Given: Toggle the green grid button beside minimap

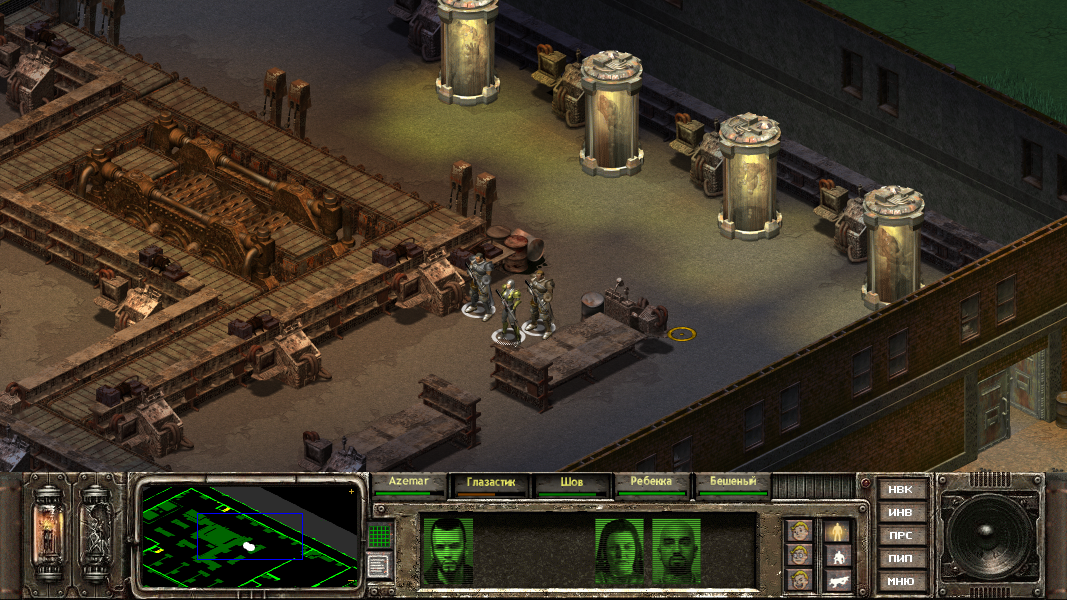Looking at the screenshot, I should pos(378,536).
